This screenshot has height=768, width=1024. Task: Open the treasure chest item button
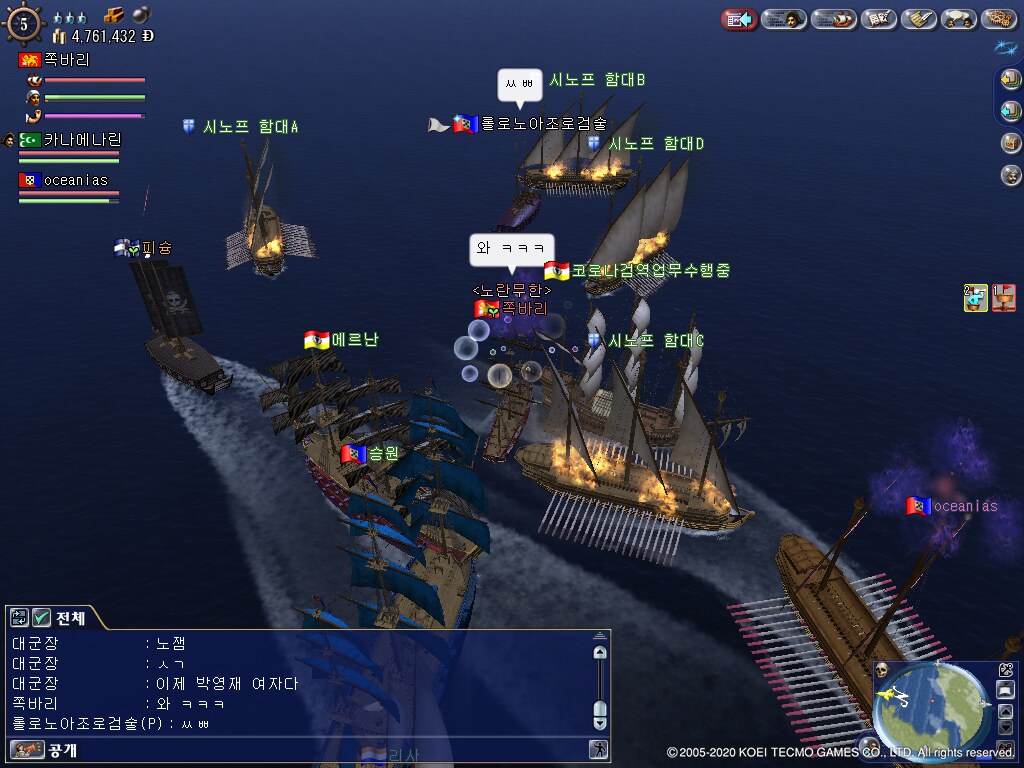pos(1011,142)
